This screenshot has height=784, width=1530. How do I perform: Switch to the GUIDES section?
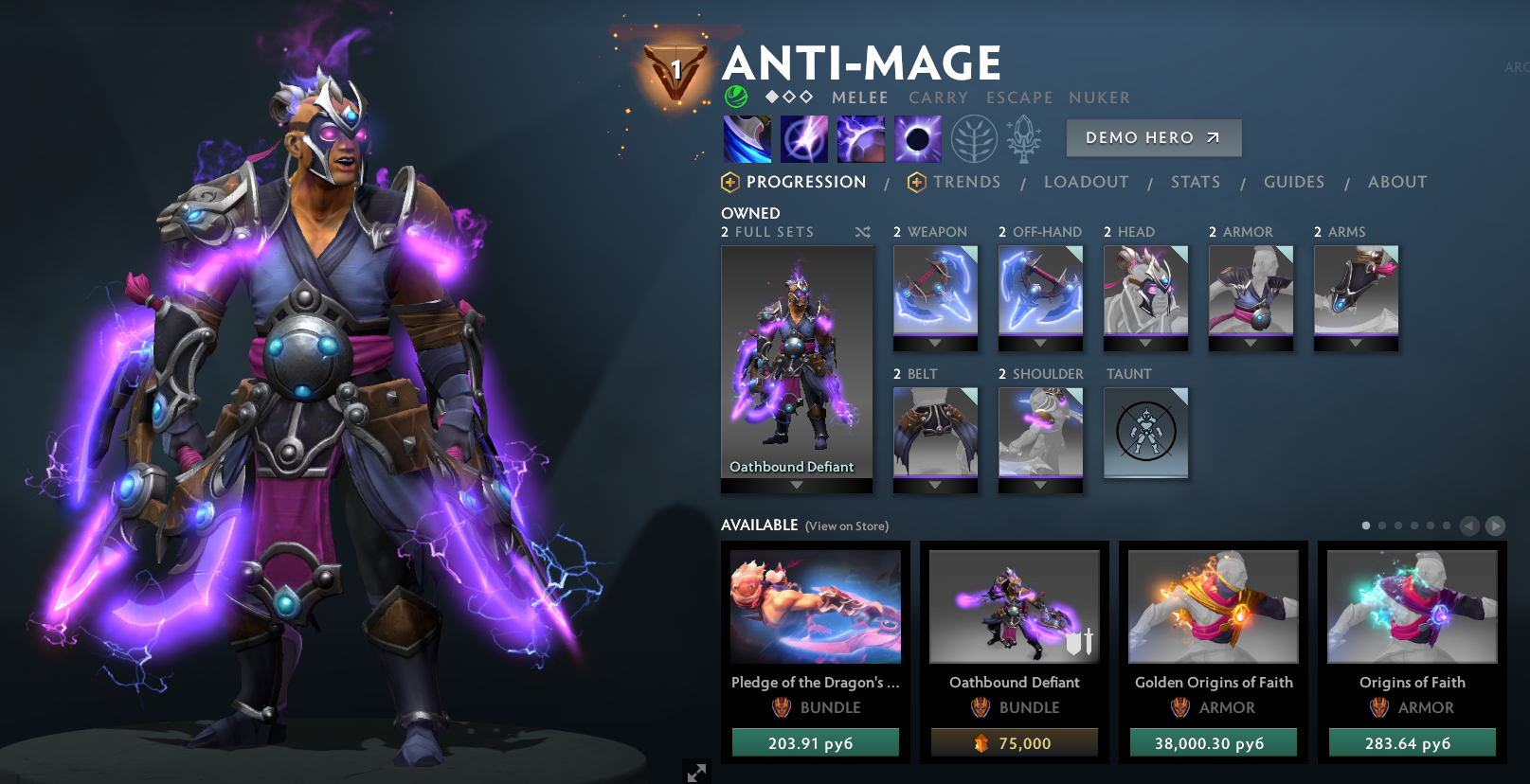pyautogui.click(x=1294, y=182)
